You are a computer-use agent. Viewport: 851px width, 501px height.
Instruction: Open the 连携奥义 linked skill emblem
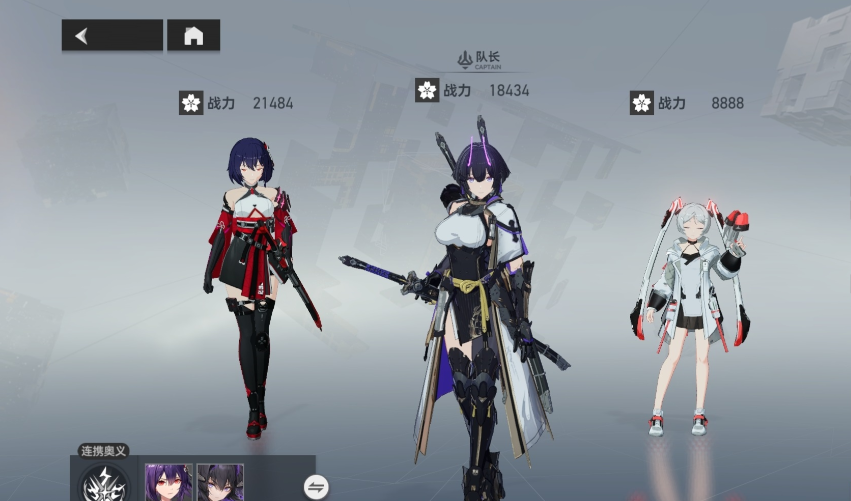tap(104, 484)
